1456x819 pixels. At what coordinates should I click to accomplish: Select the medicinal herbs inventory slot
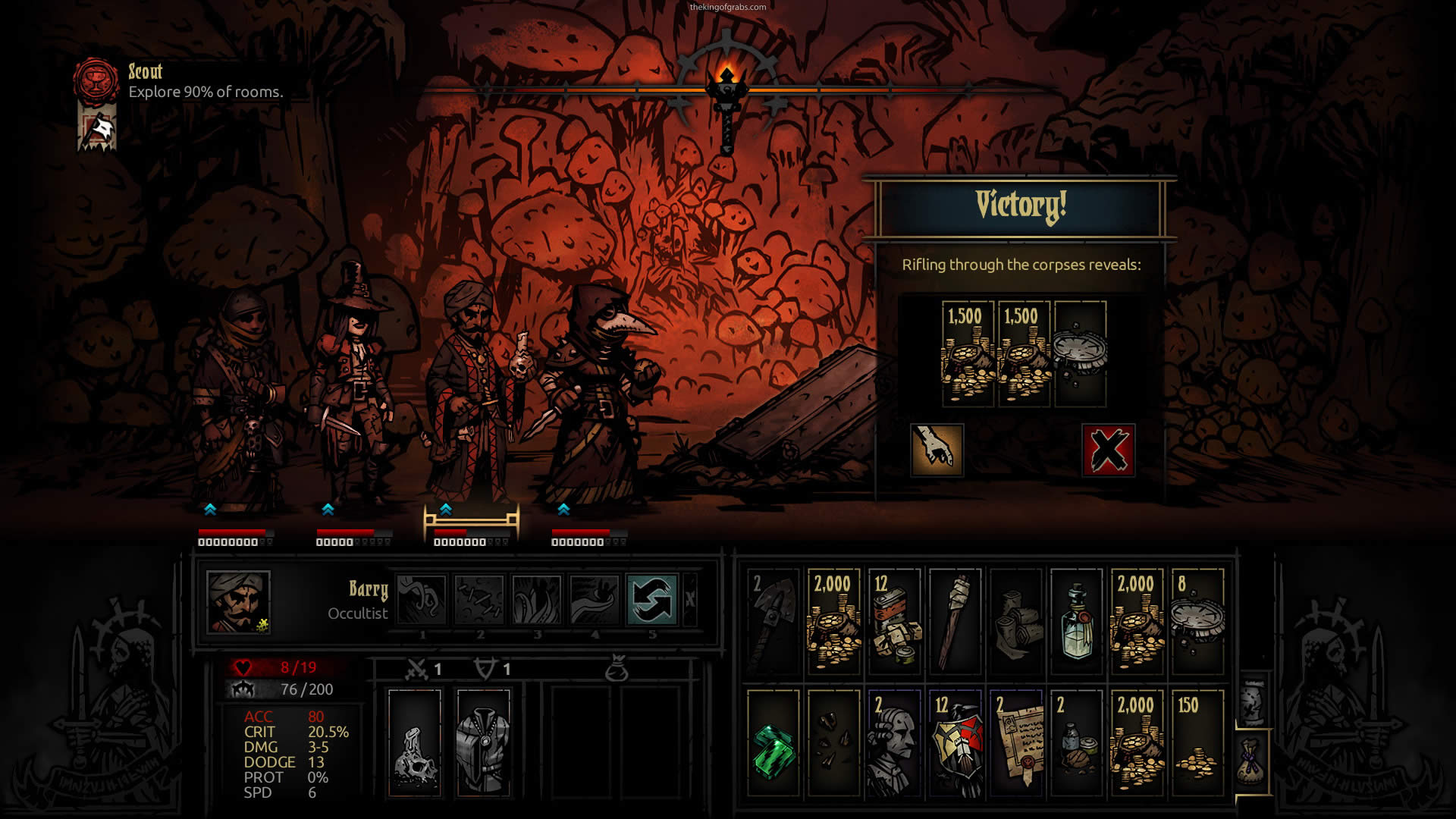[x=1076, y=742]
